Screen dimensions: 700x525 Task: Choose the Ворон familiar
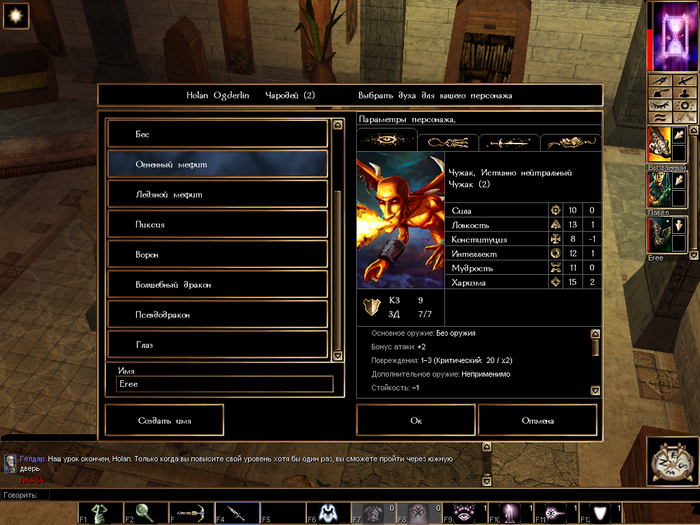tap(217, 254)
